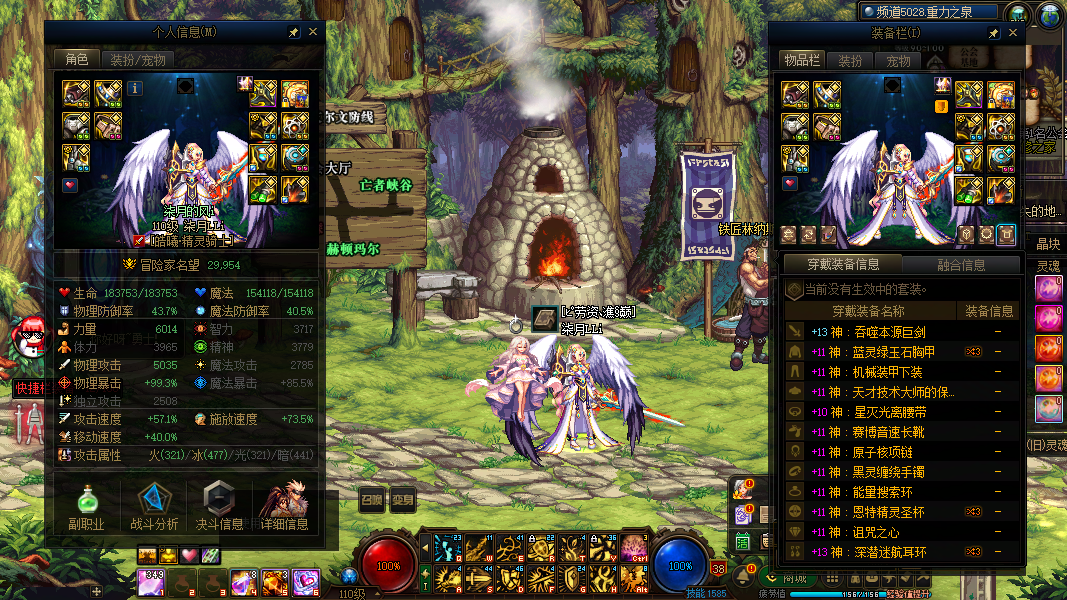Image resolution: width=1067 pixels, height=600 pixels.
Task: Switch to the 装扮/宠物 tab
Action: (x=137, y=59)
